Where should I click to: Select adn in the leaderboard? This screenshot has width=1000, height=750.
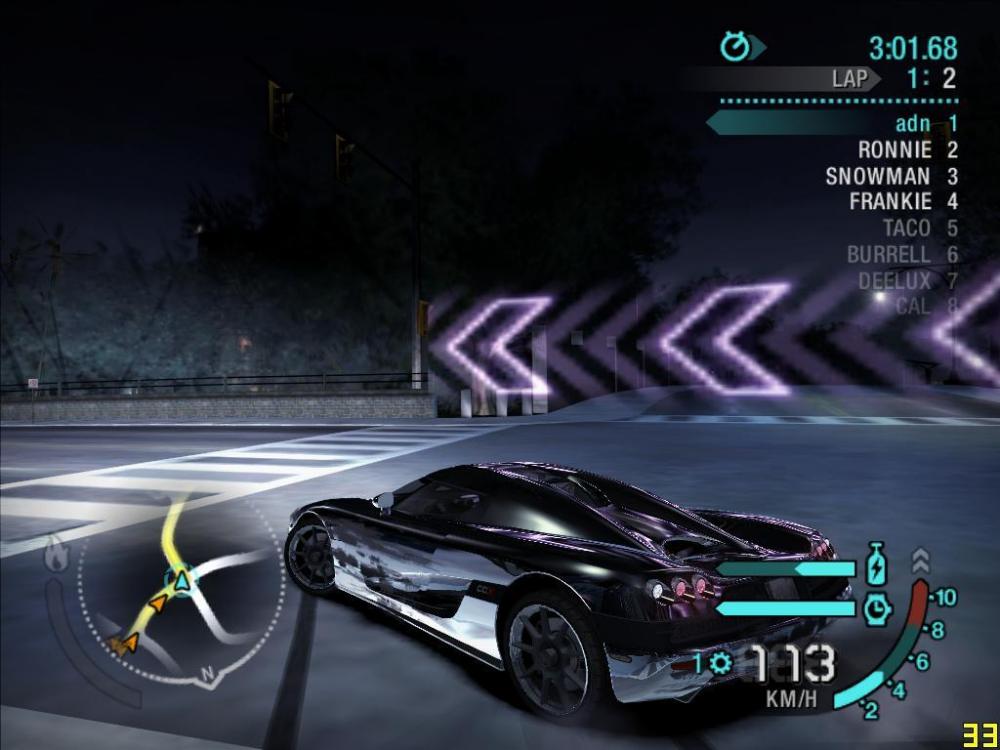(912, 124)
